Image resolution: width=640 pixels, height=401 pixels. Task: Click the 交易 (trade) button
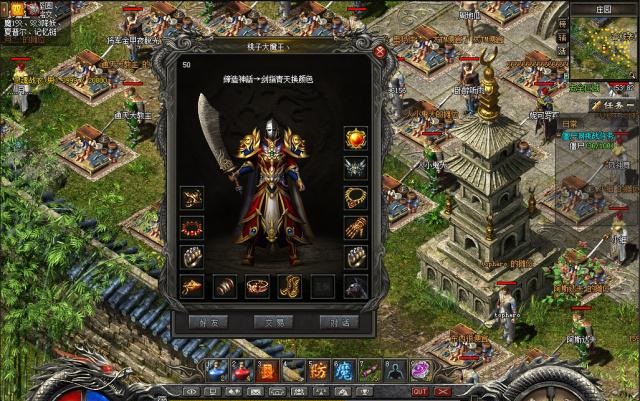click(274, 322)
